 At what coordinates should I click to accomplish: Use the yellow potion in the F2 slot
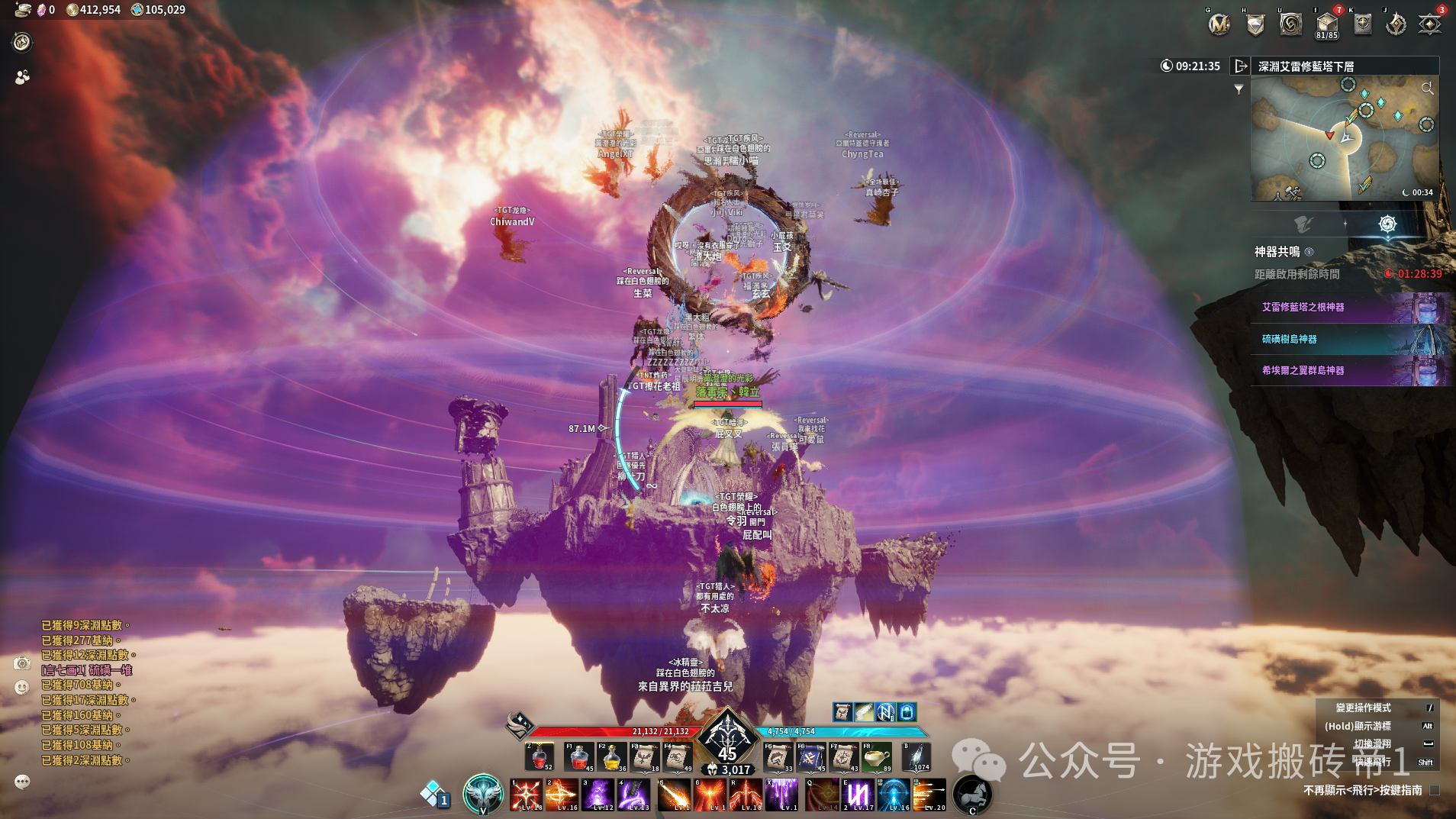coord(612,756)
